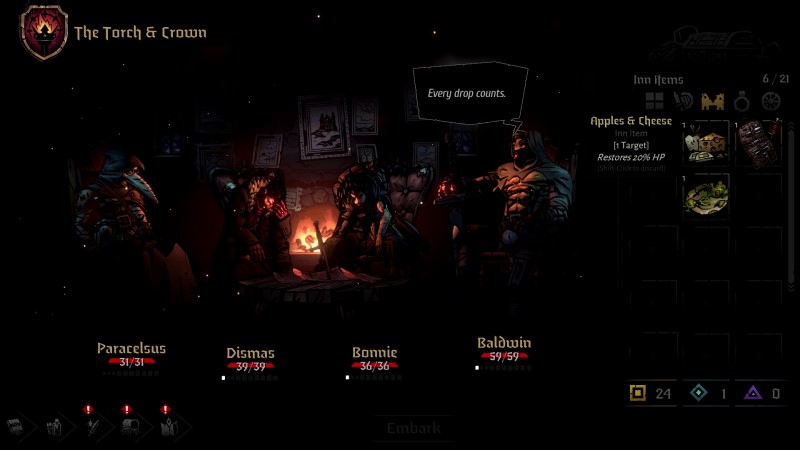The height and width of the screenshot is (450, 800).
Task: Choose the green stew dish item
Action: pos(707,195)
